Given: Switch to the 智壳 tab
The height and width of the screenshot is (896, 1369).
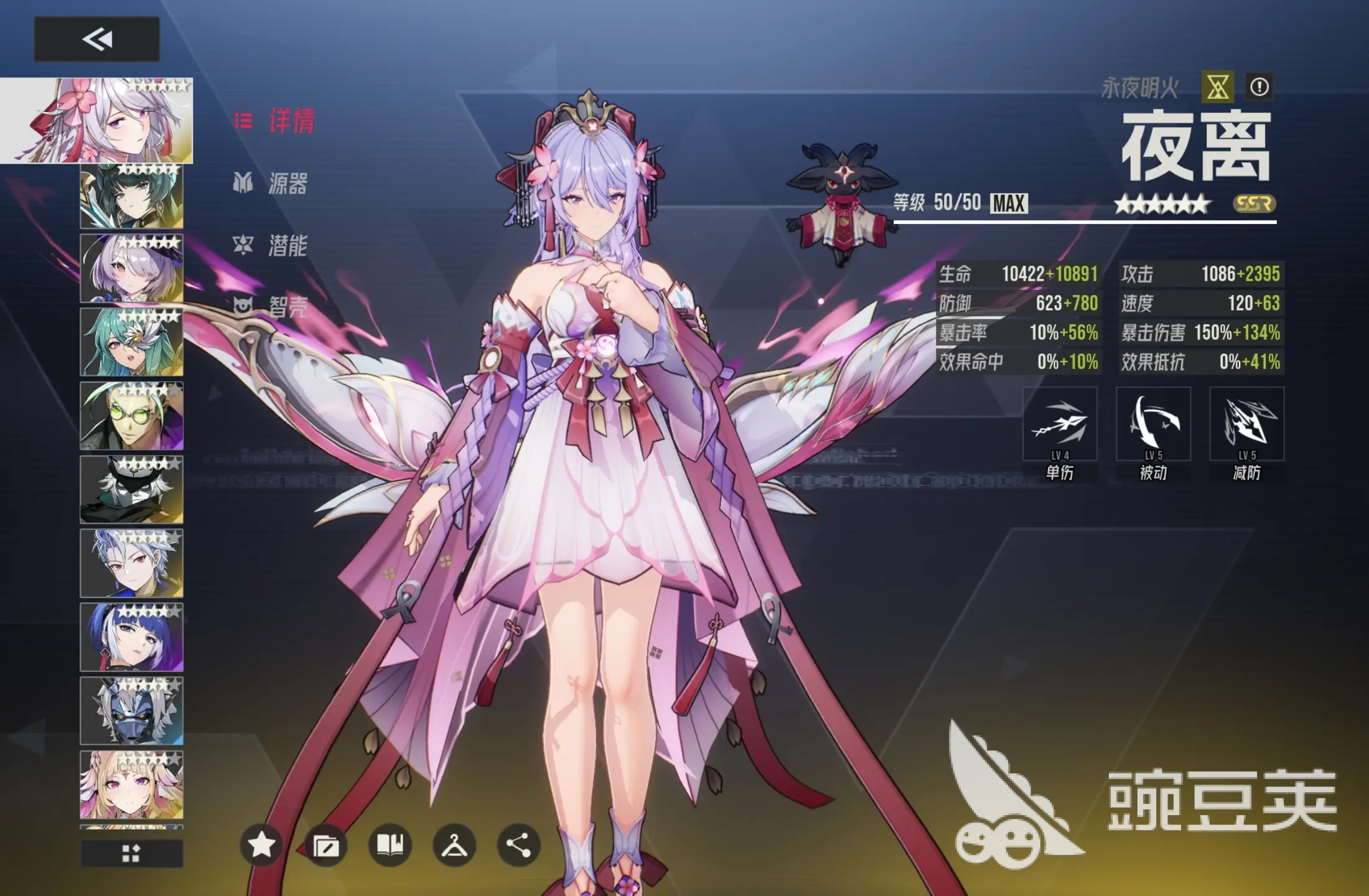Looking at the screenshot, I should [271, 306].
